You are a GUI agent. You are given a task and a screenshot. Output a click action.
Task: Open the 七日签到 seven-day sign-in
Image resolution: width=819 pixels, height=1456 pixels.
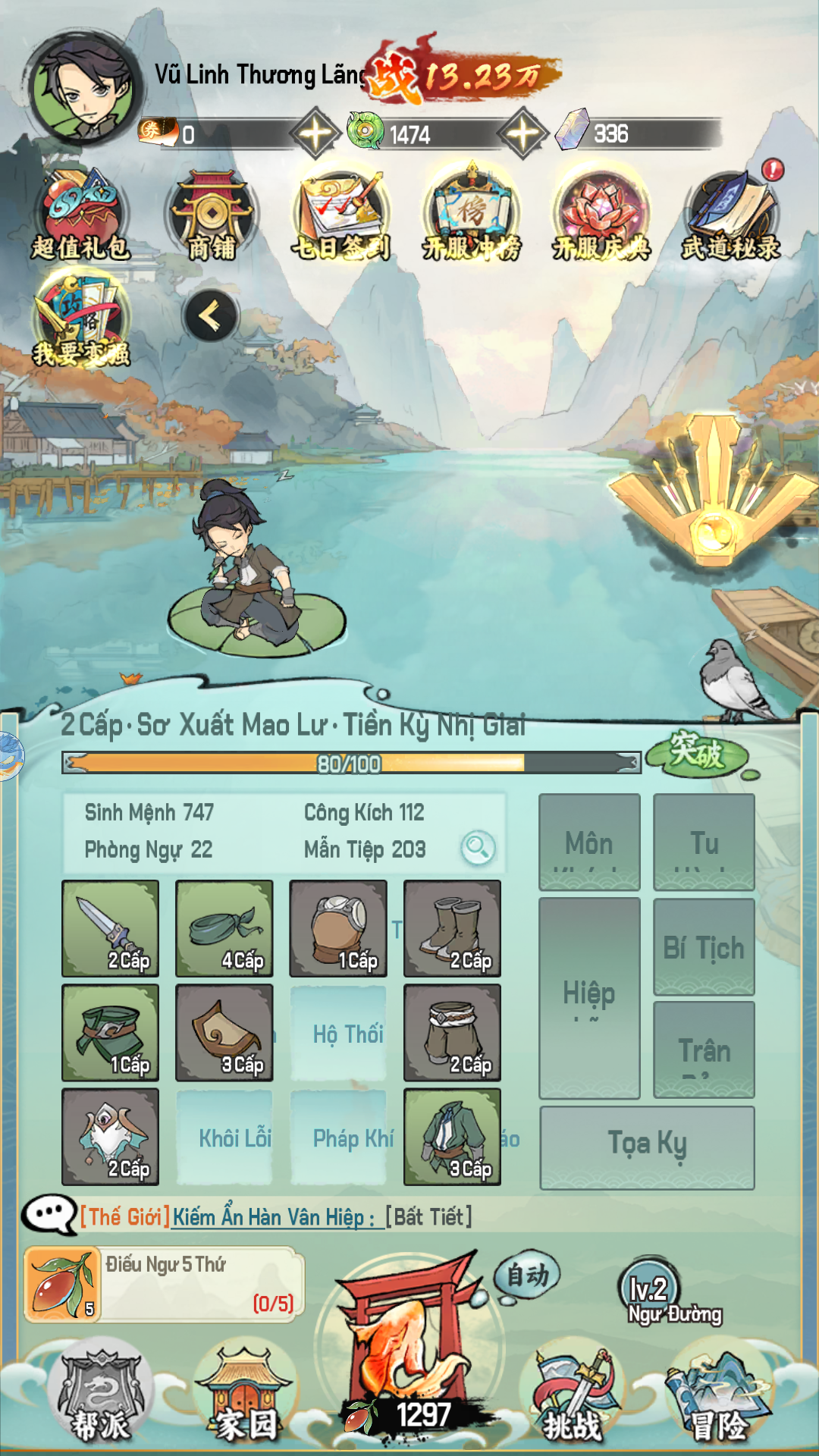click(341, 215)
